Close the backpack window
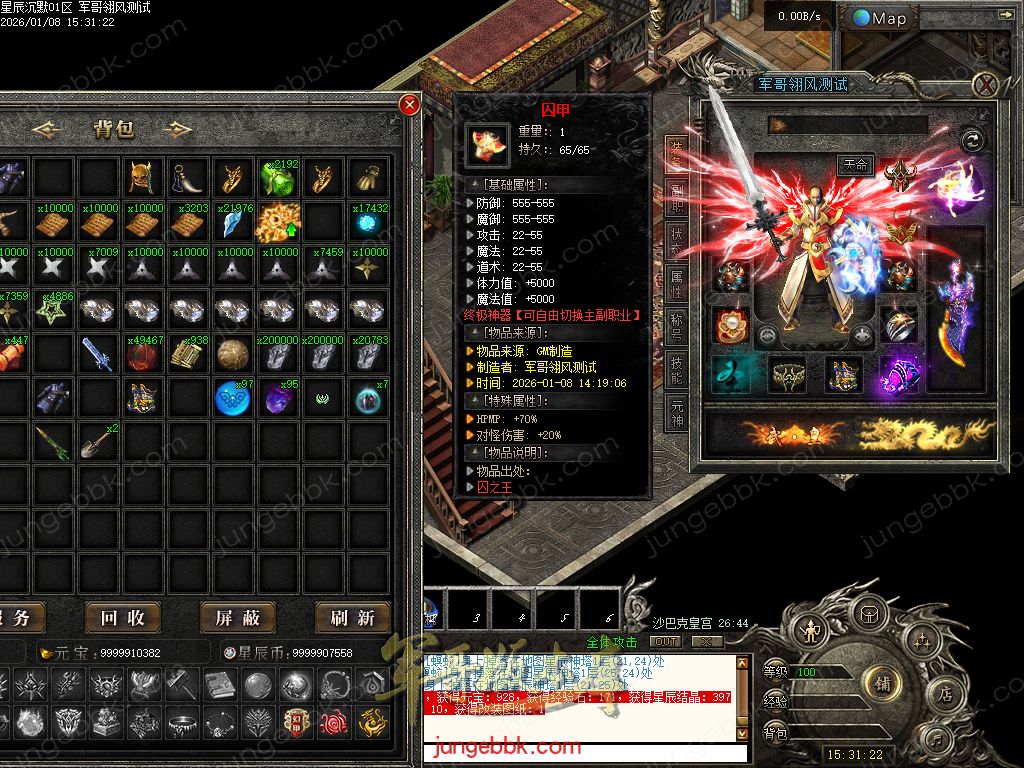Viewport: 1024px width, 768px height. (409, 105)
